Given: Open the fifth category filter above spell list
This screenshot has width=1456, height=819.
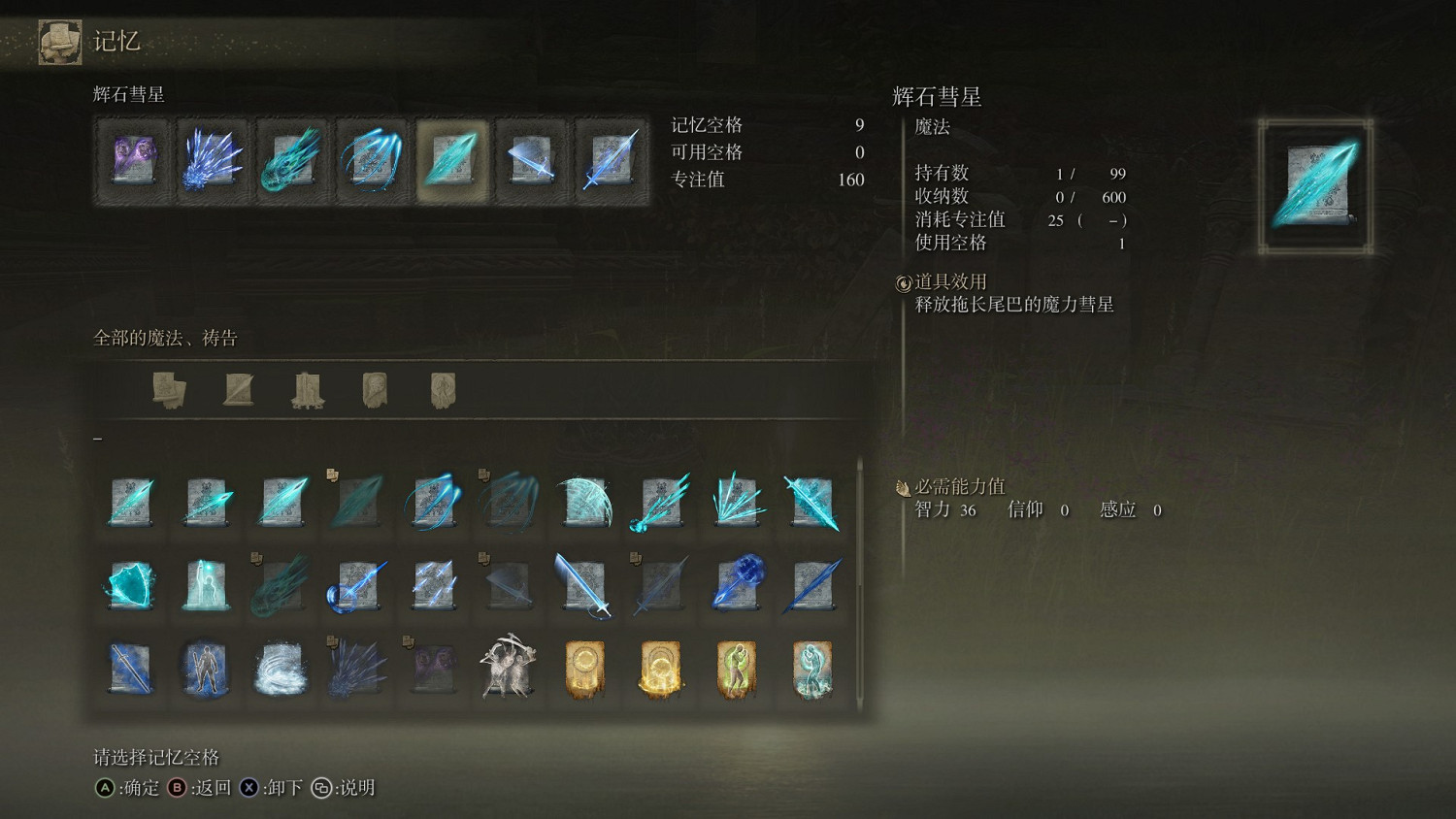Looking at the screenshot, I should [444, 388].
